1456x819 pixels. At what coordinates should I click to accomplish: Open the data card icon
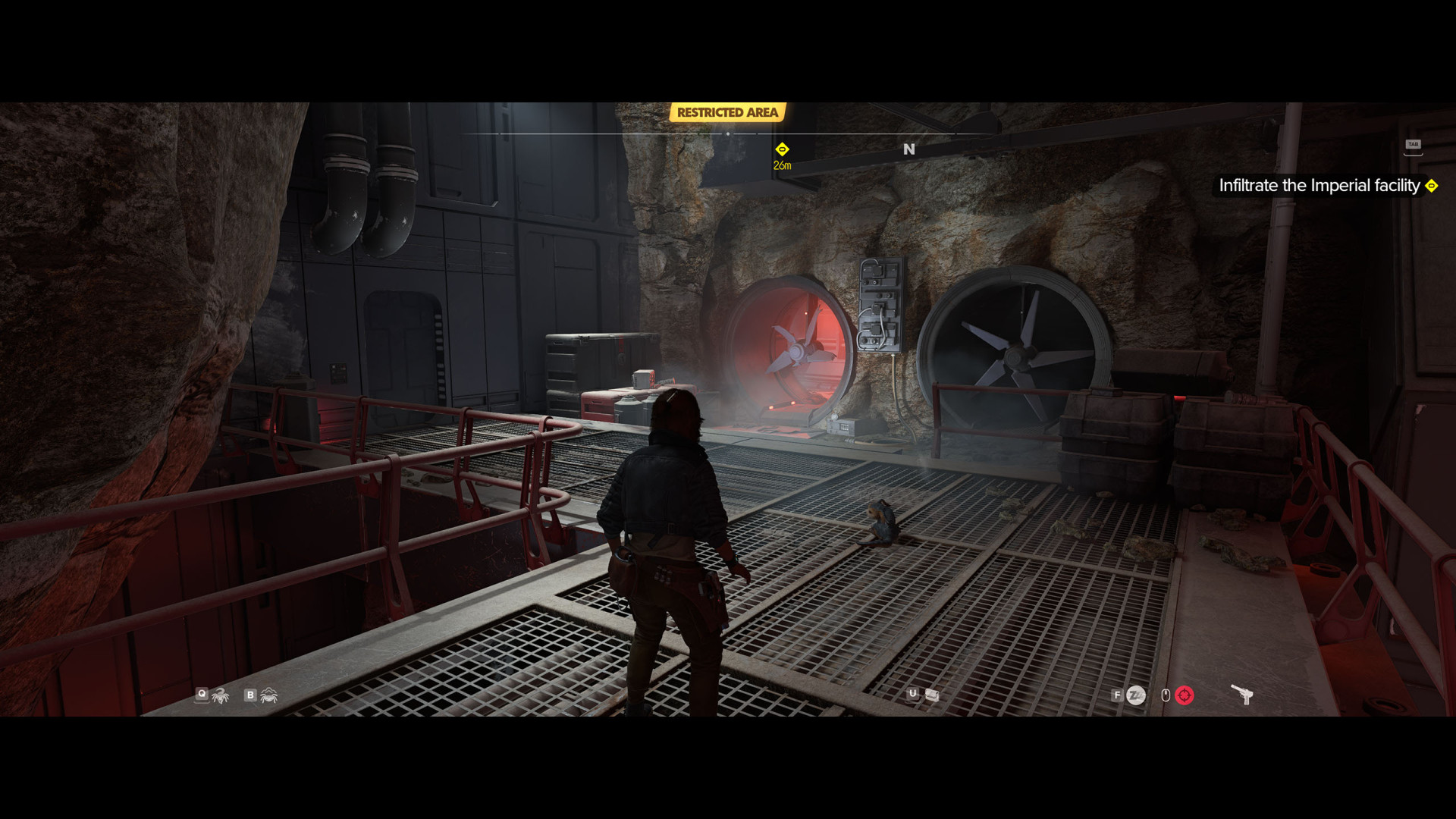932,695
